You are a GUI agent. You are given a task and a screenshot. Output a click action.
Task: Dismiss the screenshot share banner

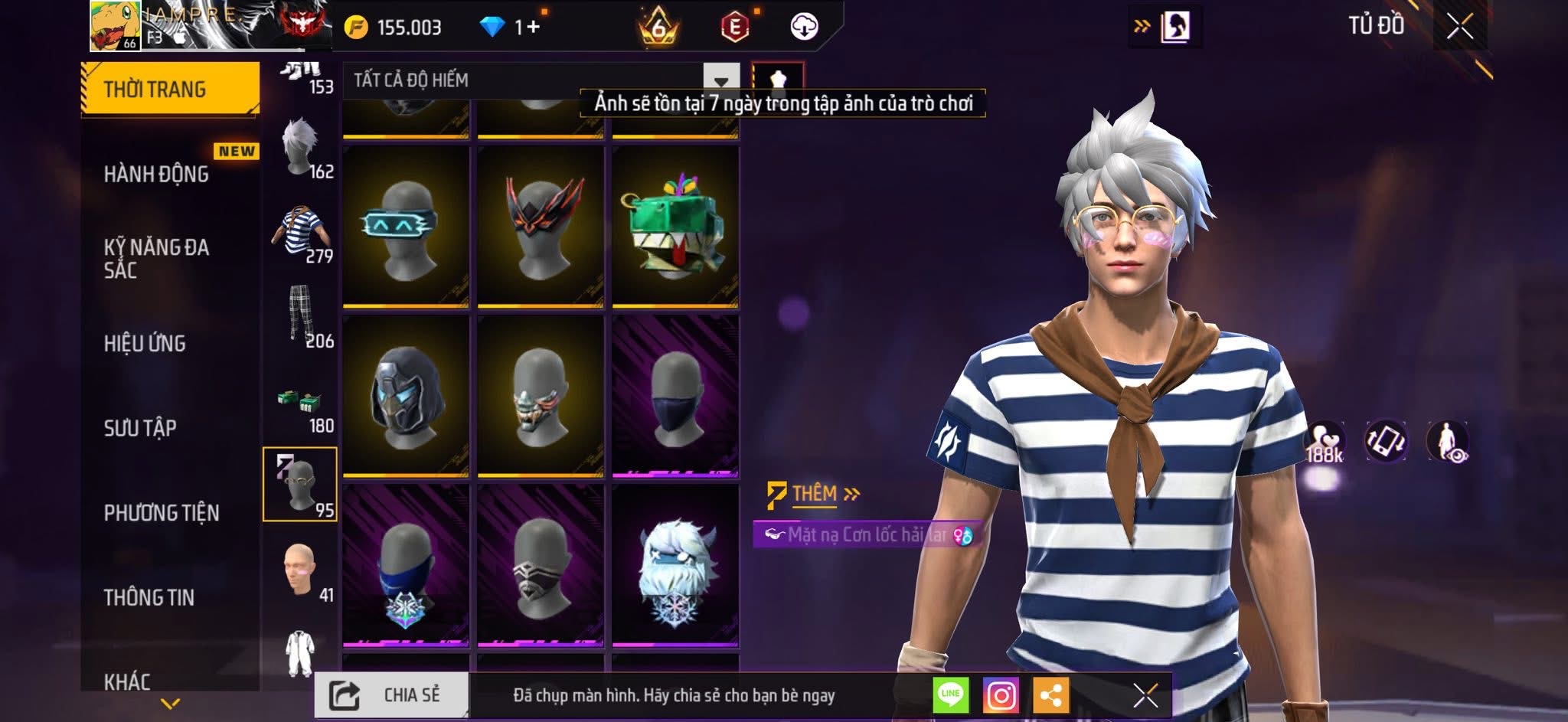(1145, 695)
